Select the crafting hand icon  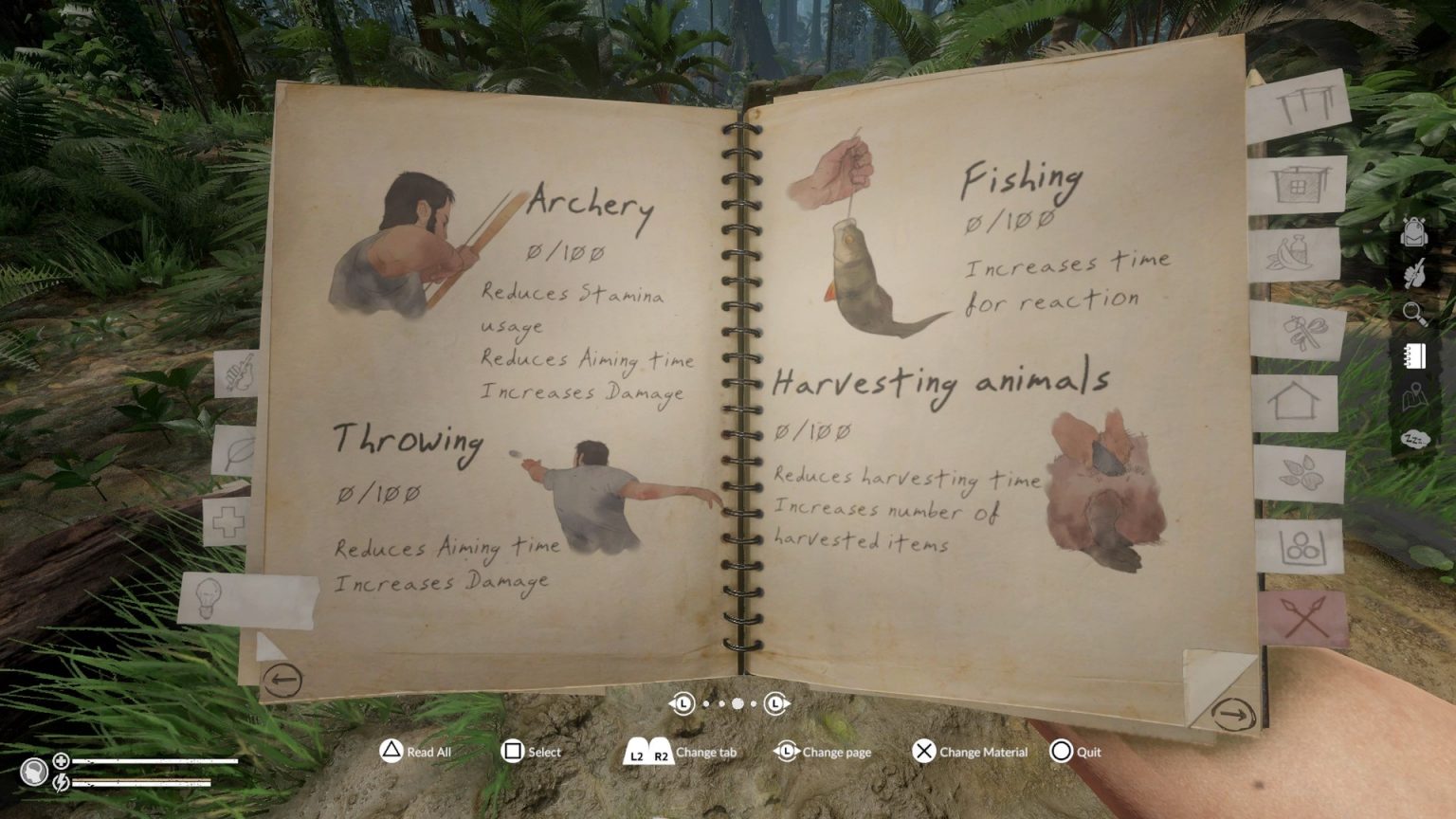pos(1414,273)
